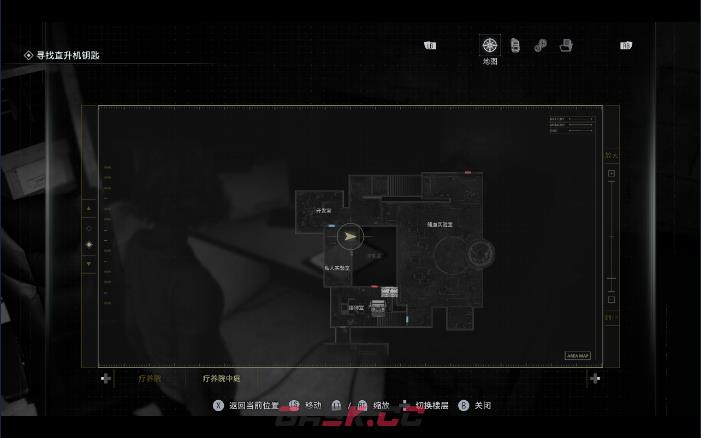Go up a floor with the up arrow
Image resolution: width=701 pixels, height=438 pixels.
pyautogui.click(x=89, y=209)
